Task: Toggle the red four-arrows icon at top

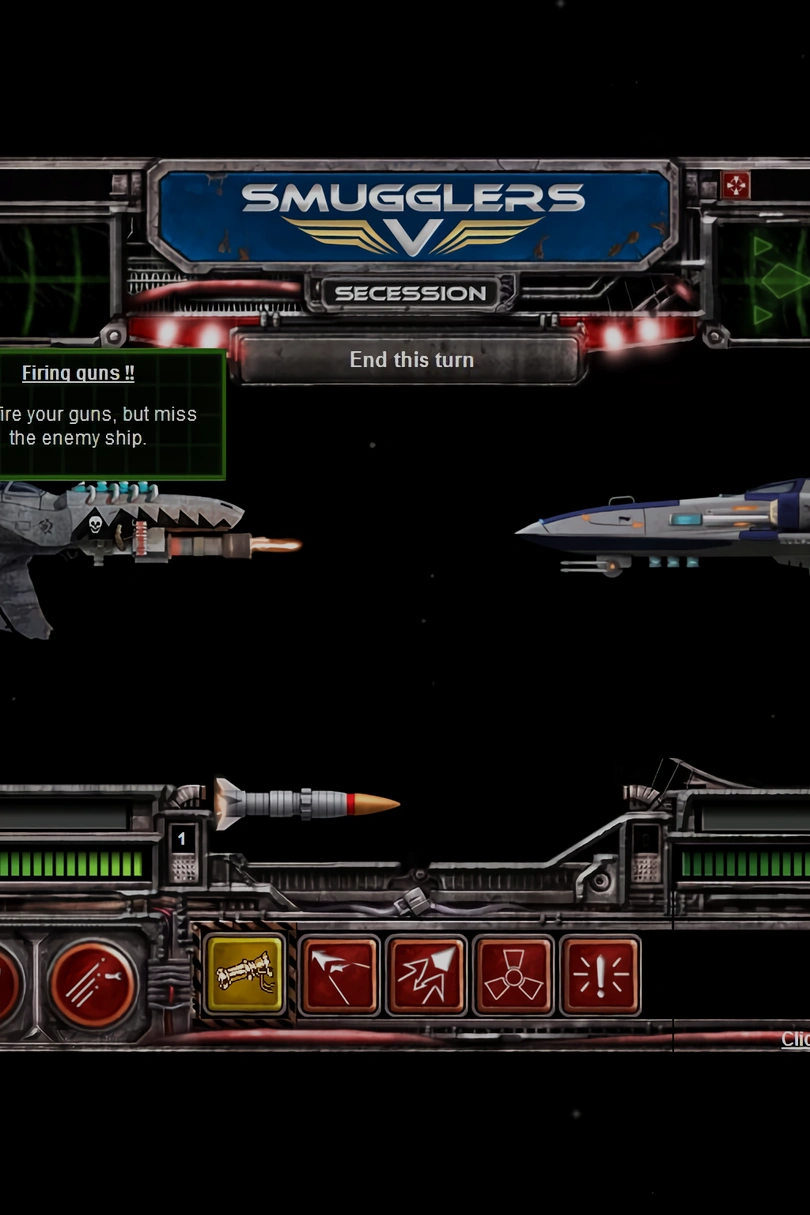Action: (x=736, y=186)
